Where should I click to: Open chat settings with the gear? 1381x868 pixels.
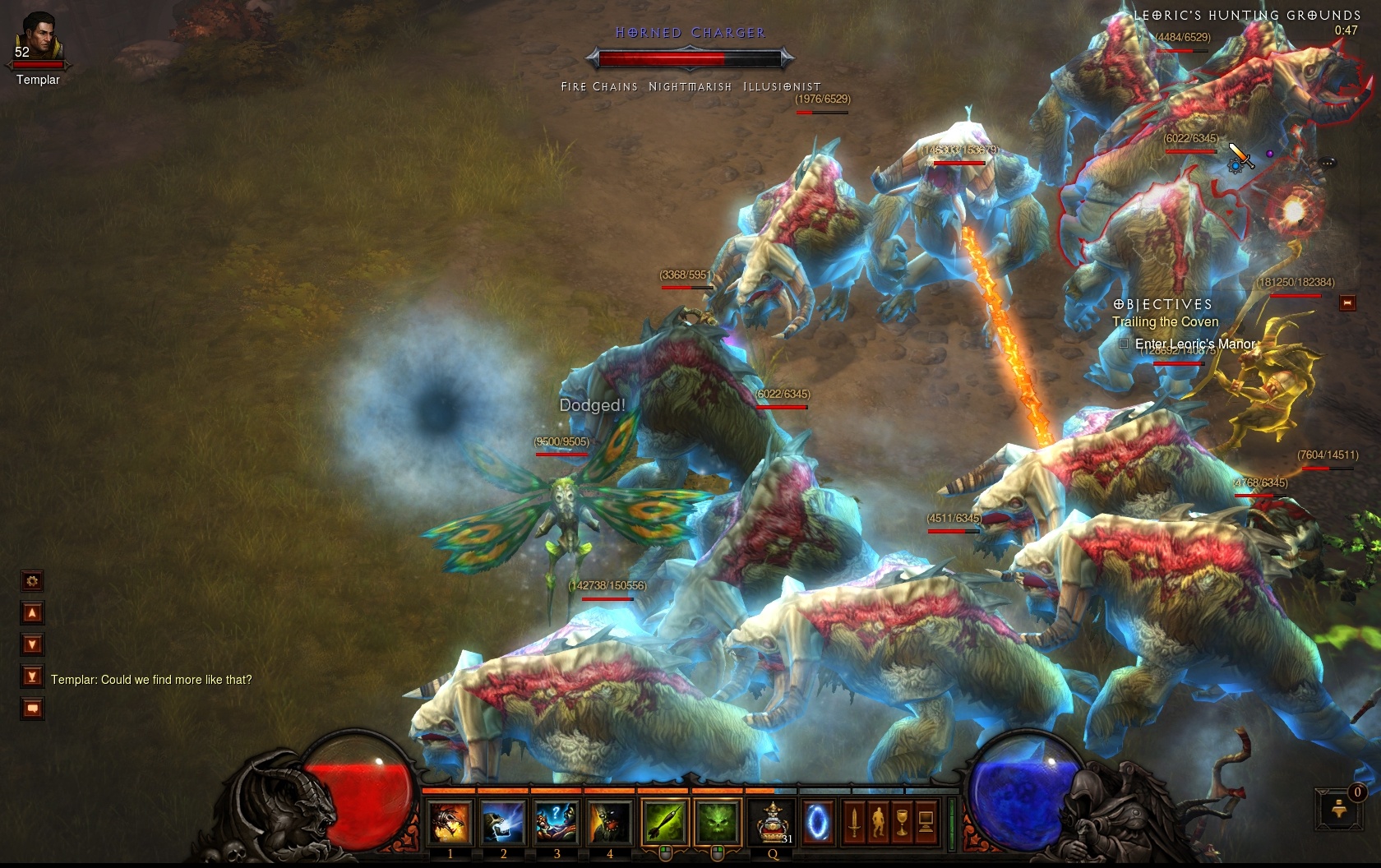click(x=32, y=581)
